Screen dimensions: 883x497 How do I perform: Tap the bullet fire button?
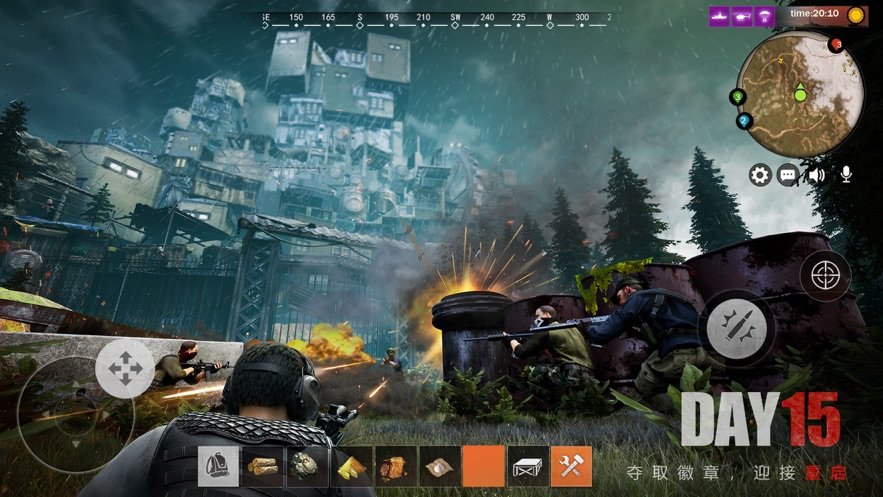tap(737, 326)
